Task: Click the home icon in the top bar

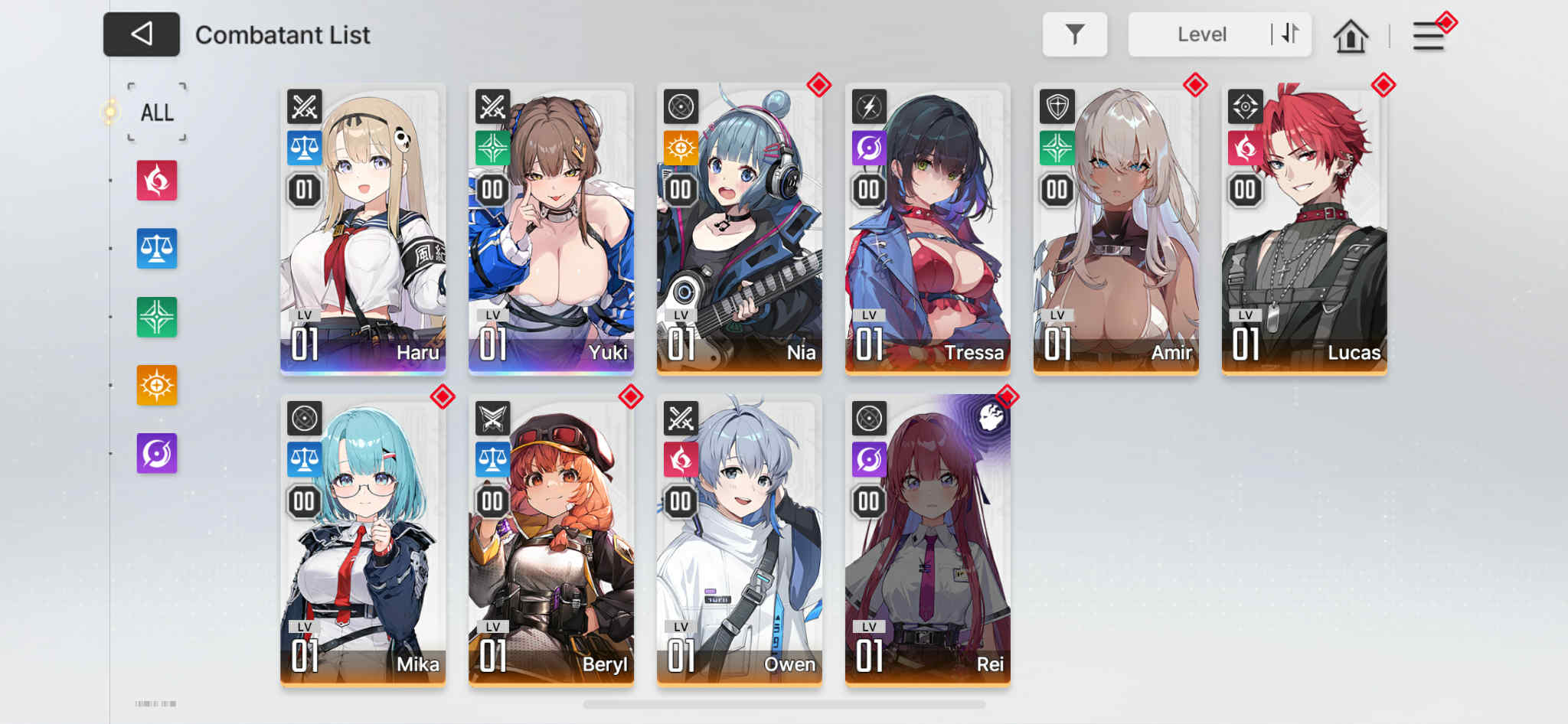Action: (1351, 34)
